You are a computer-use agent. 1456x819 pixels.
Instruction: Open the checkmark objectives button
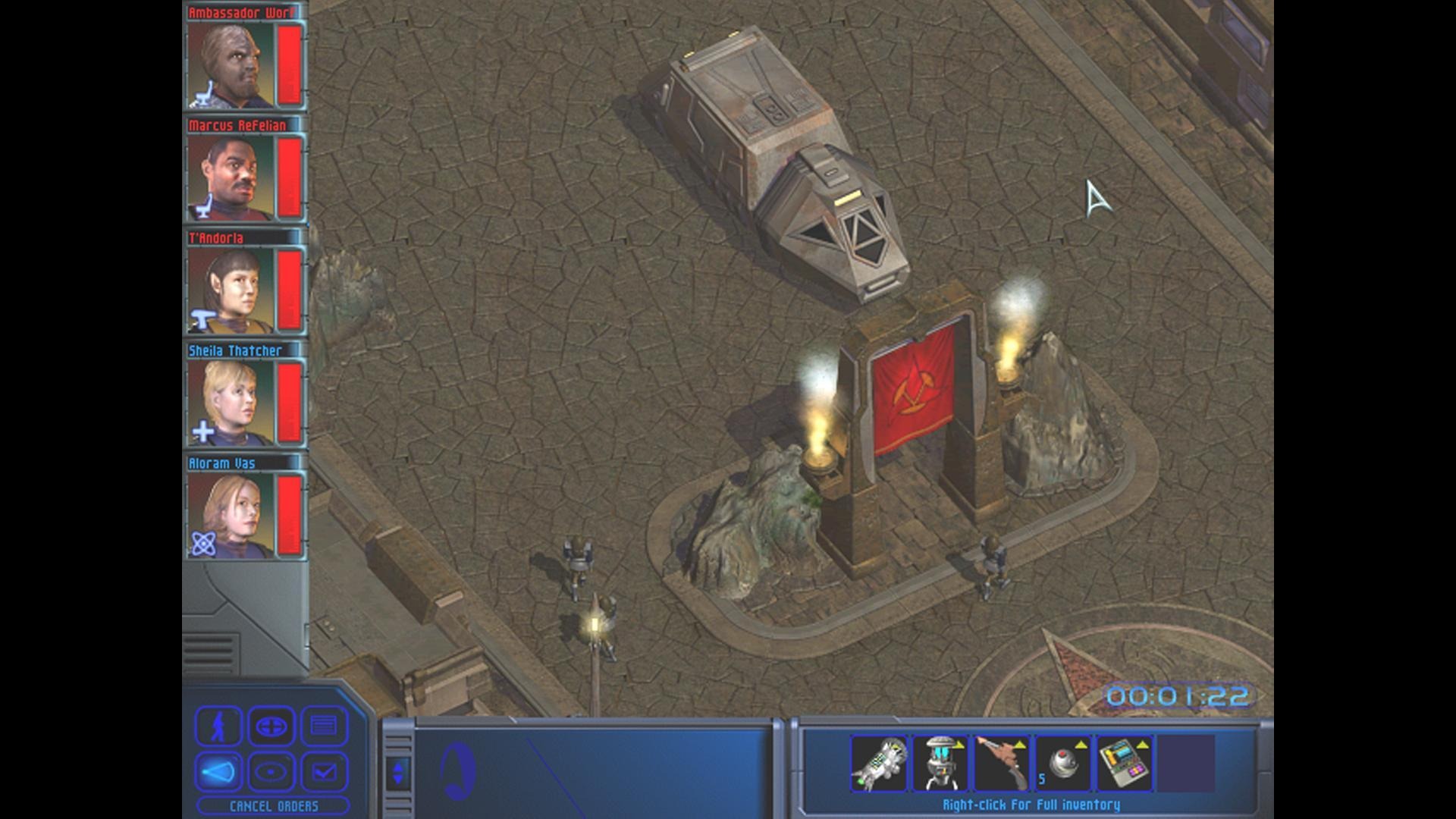point(324,772)
